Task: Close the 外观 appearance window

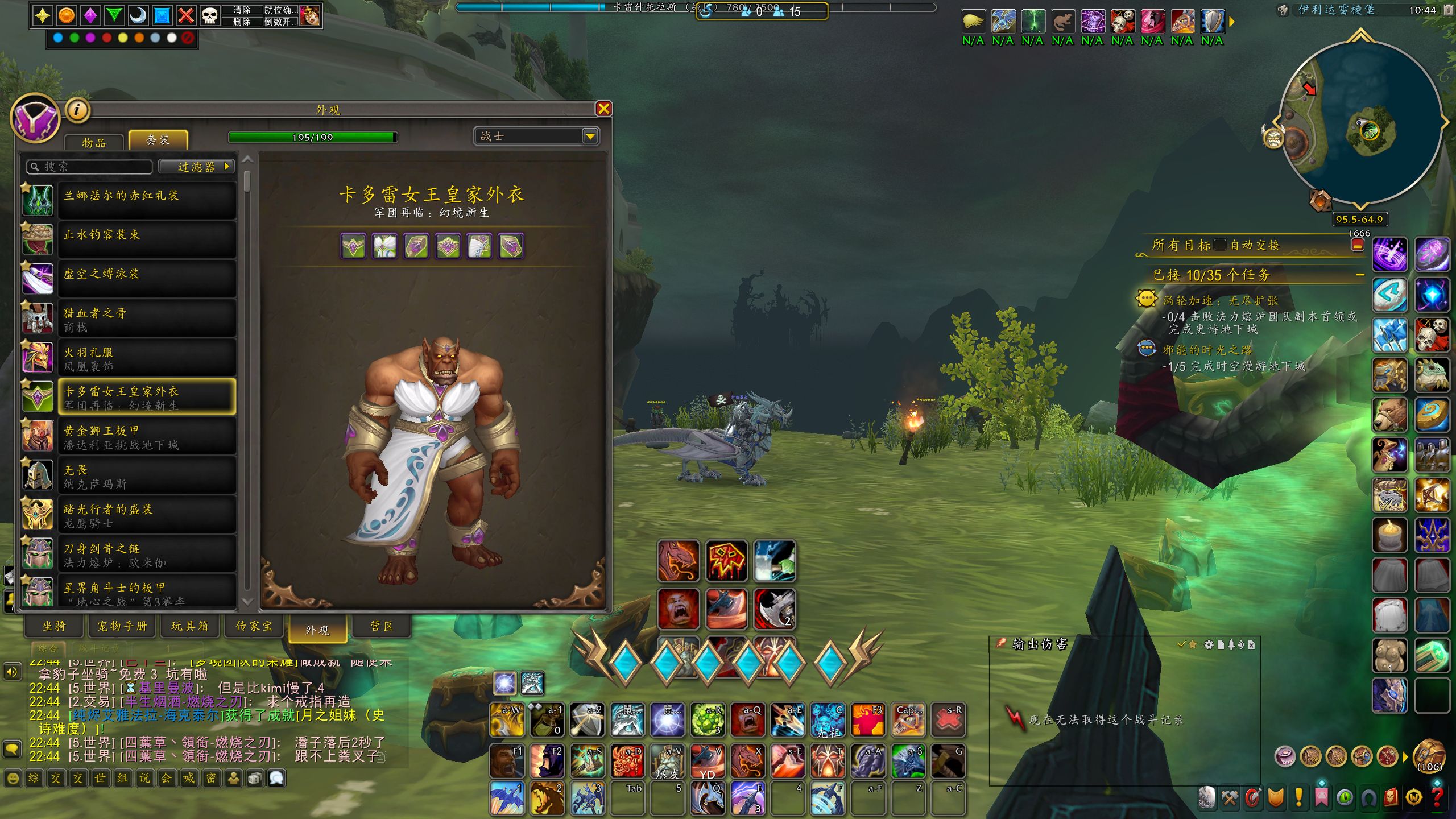Action: click(x=603, y=109)
